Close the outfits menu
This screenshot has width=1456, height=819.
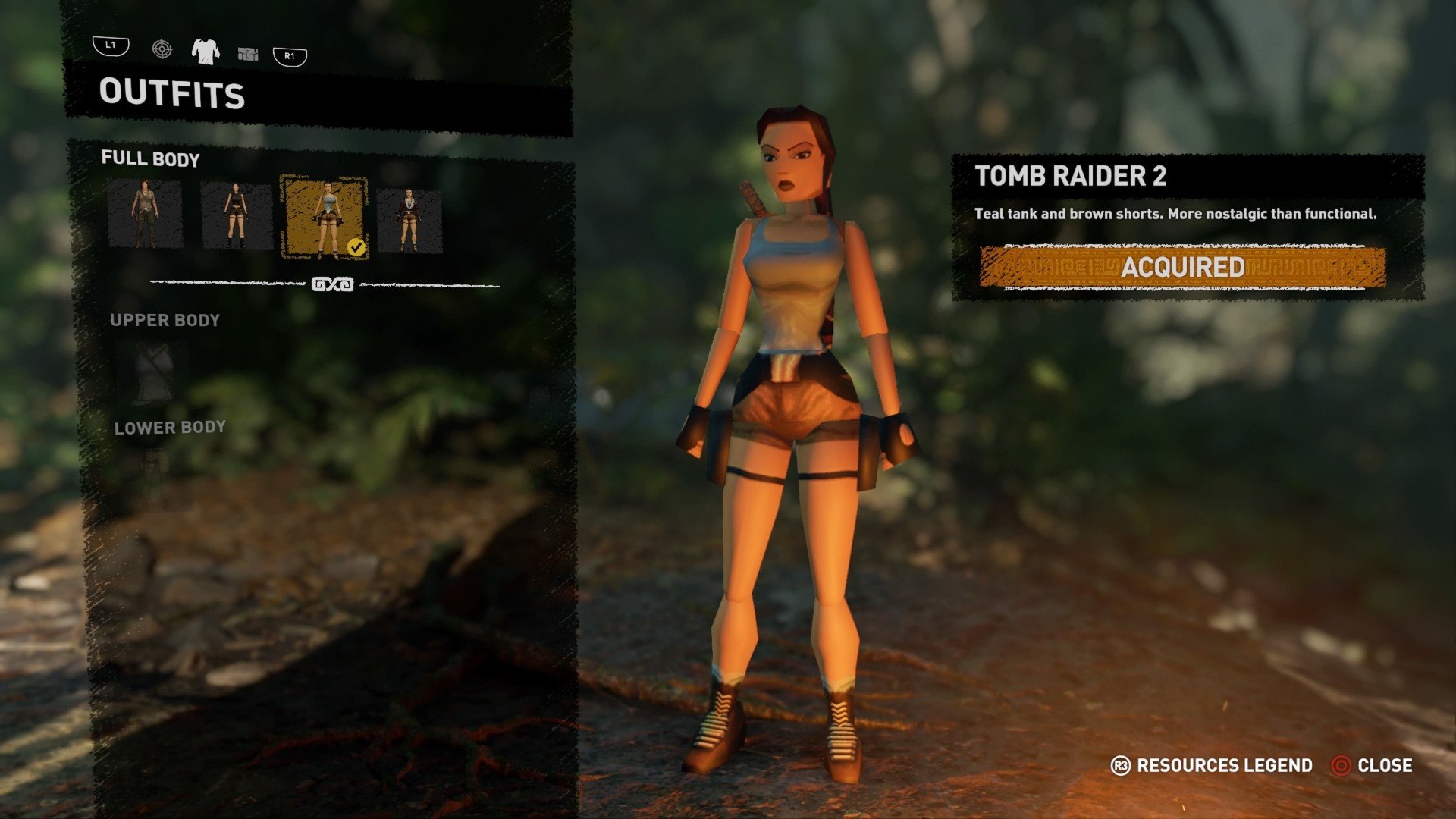pos(1372,766)
